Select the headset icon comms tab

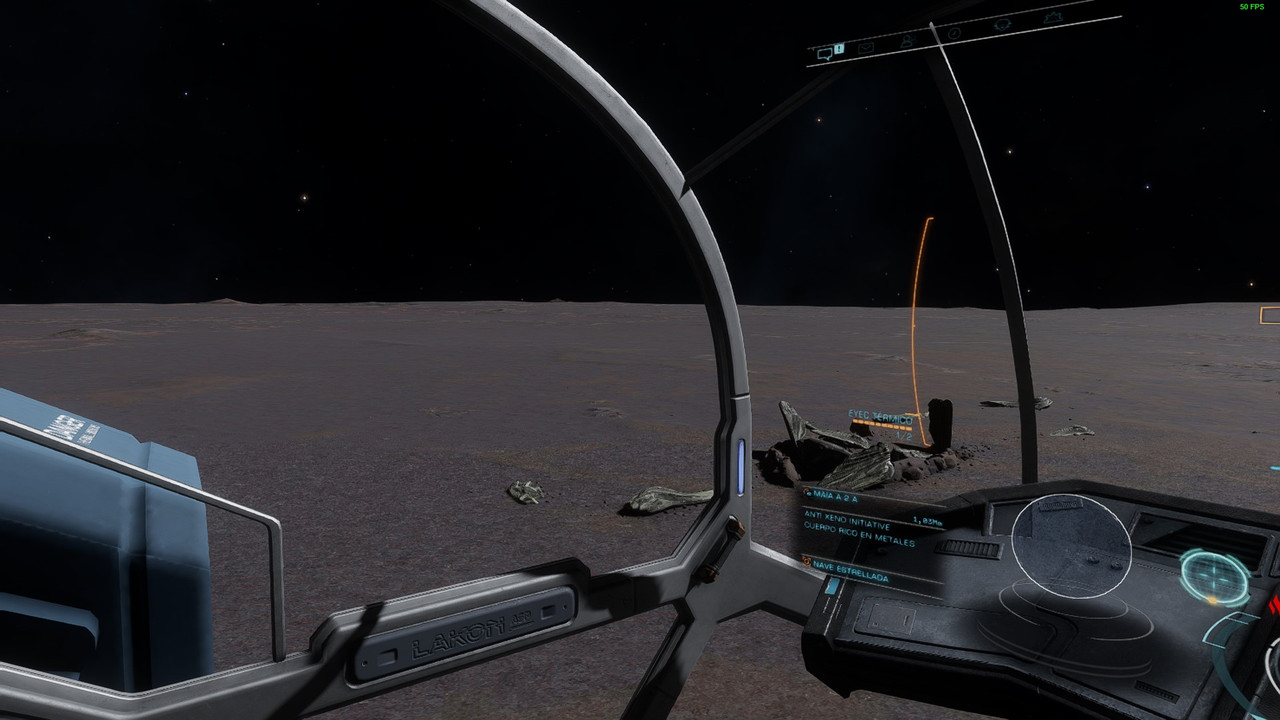[1002, 25]
